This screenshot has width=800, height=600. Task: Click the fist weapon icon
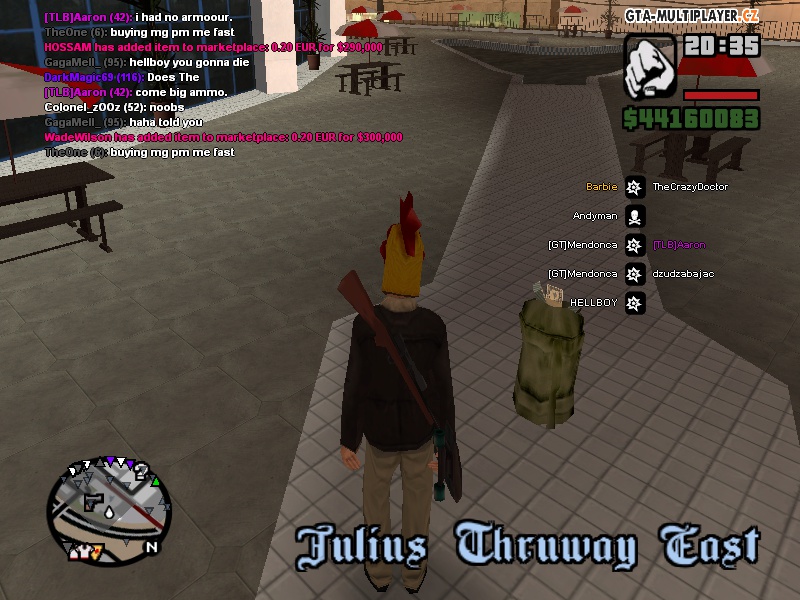651,67
